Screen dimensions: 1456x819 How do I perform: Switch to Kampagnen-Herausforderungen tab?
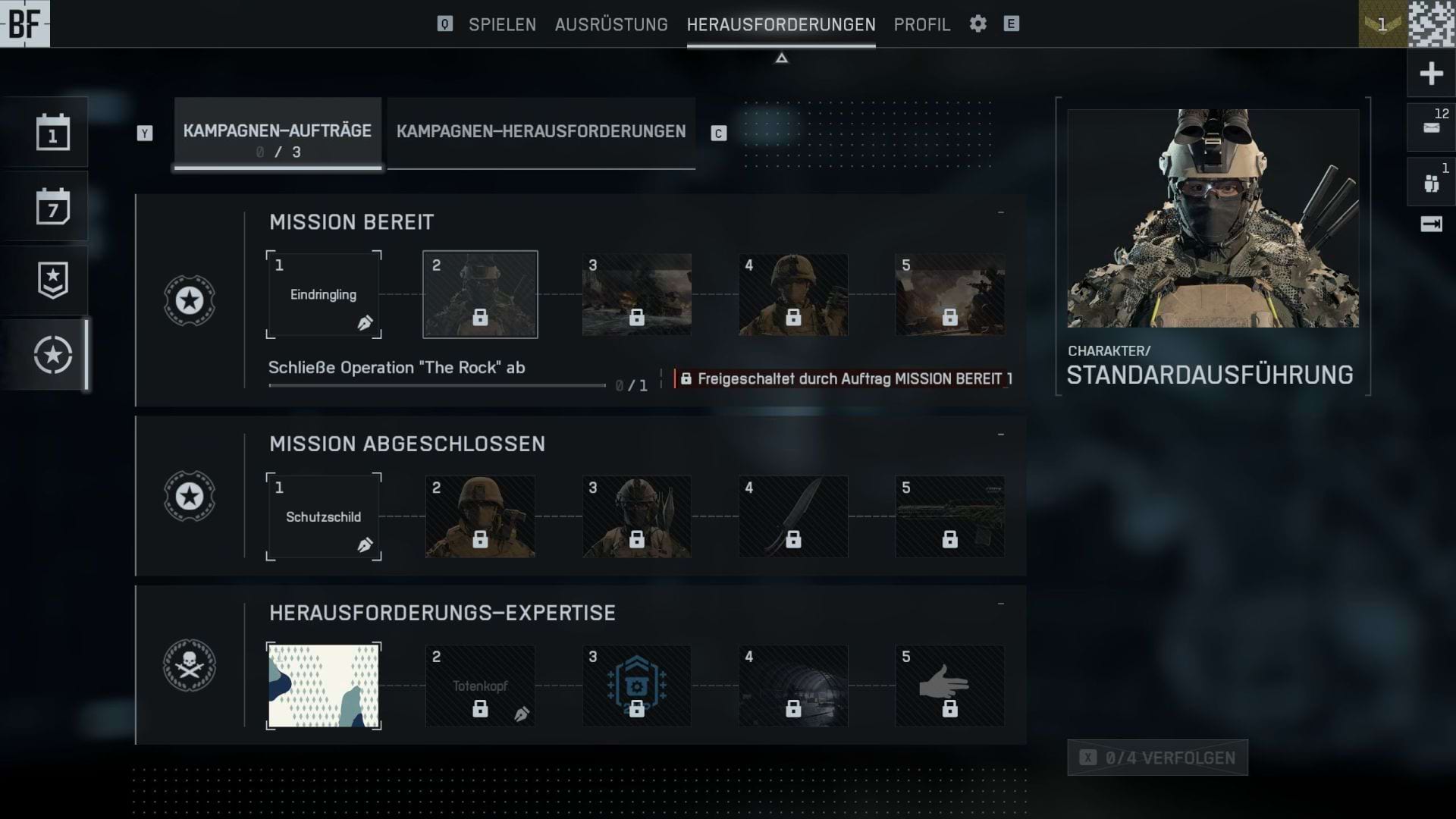[x=541, y=132]
